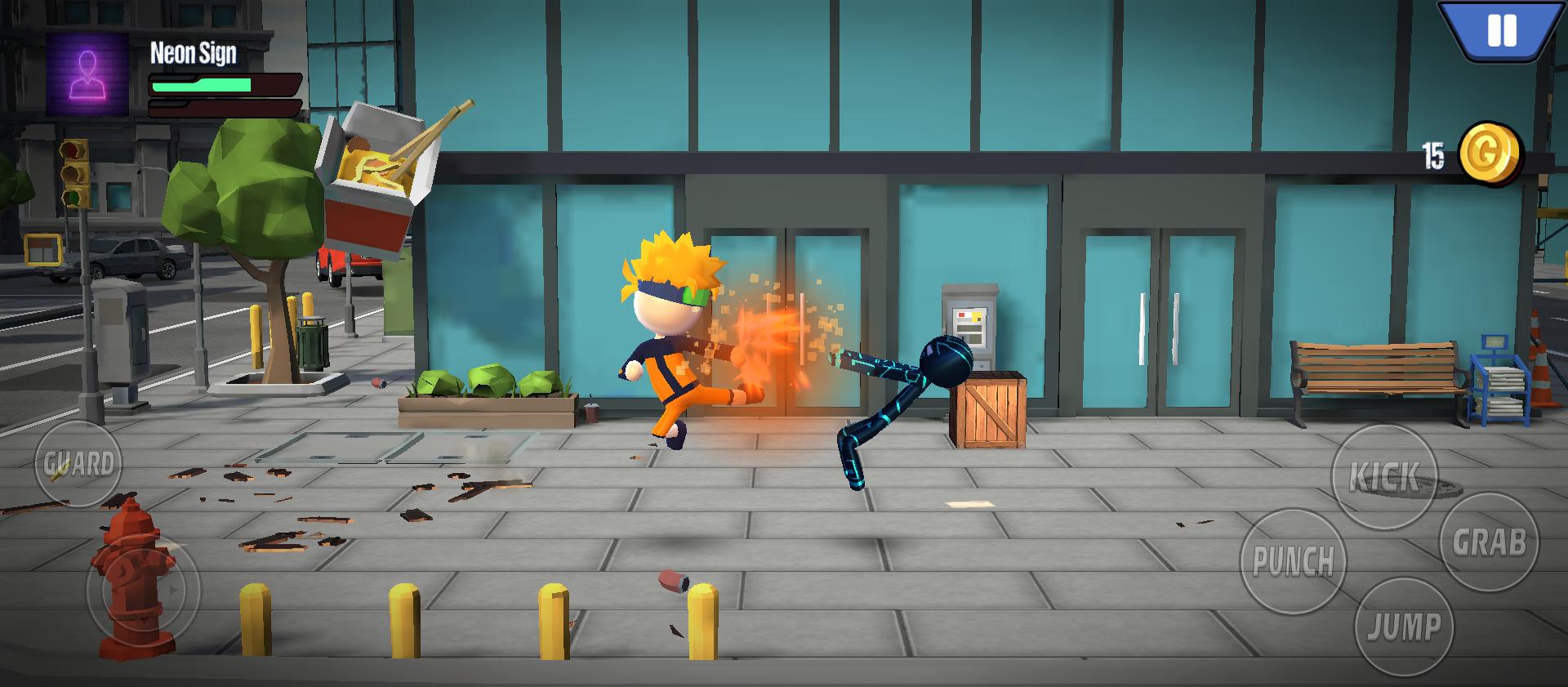Pause the game
1568x687 pixels.
click(1501, 31)
